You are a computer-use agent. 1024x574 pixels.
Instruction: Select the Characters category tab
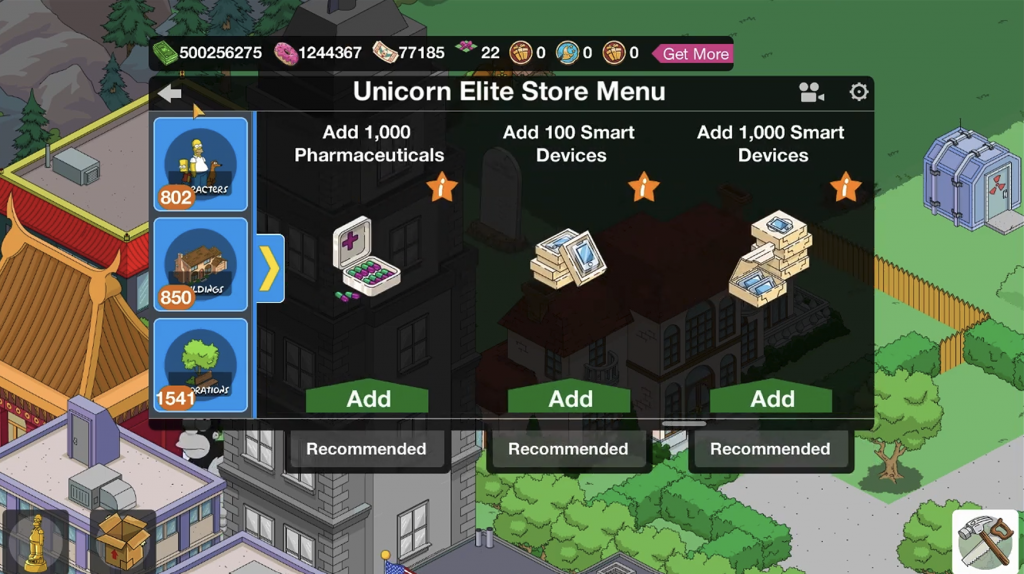click(x=200, y=164)
